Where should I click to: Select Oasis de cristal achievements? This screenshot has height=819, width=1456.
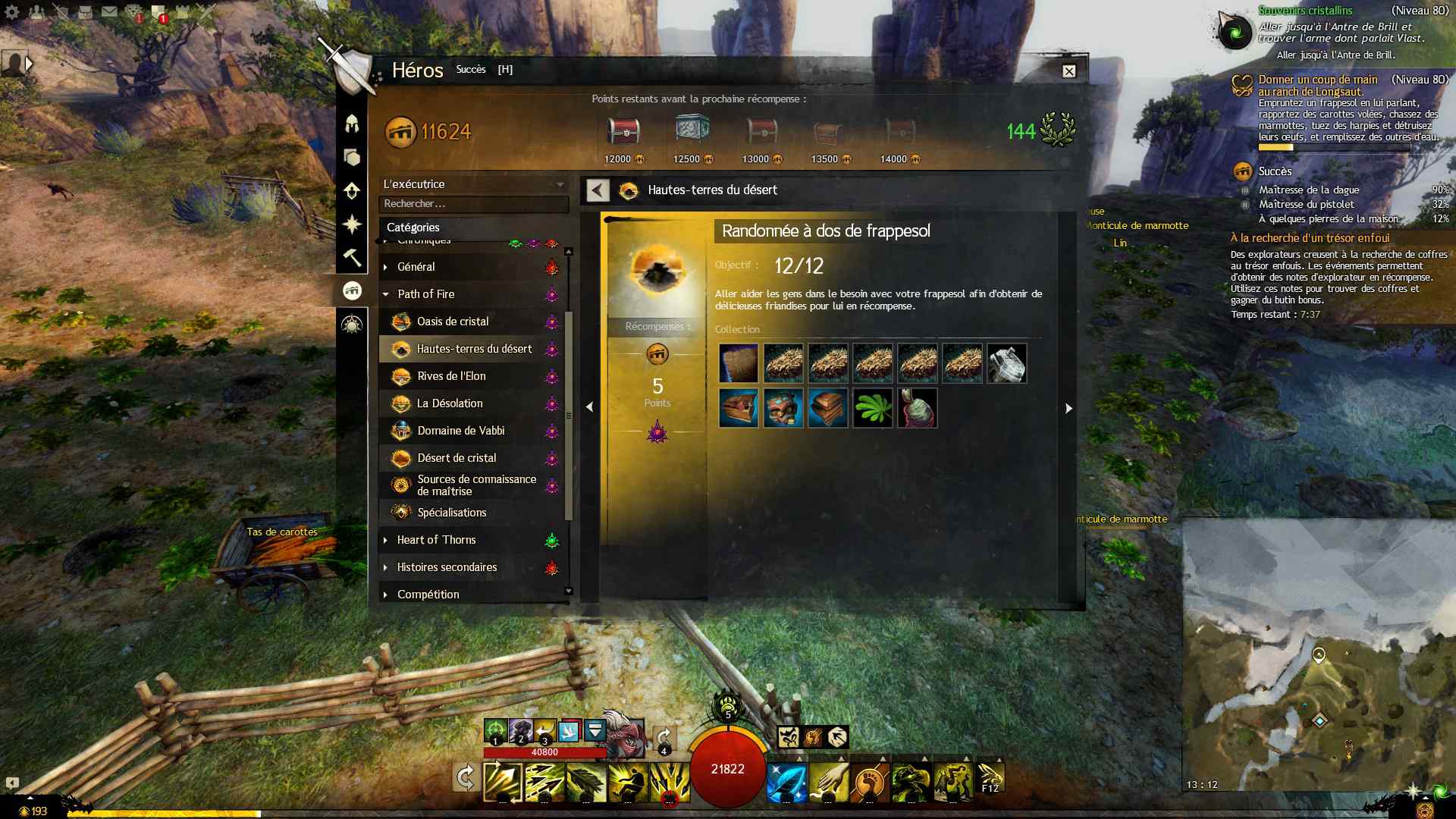pyautogui.click(x=453, y=322)
